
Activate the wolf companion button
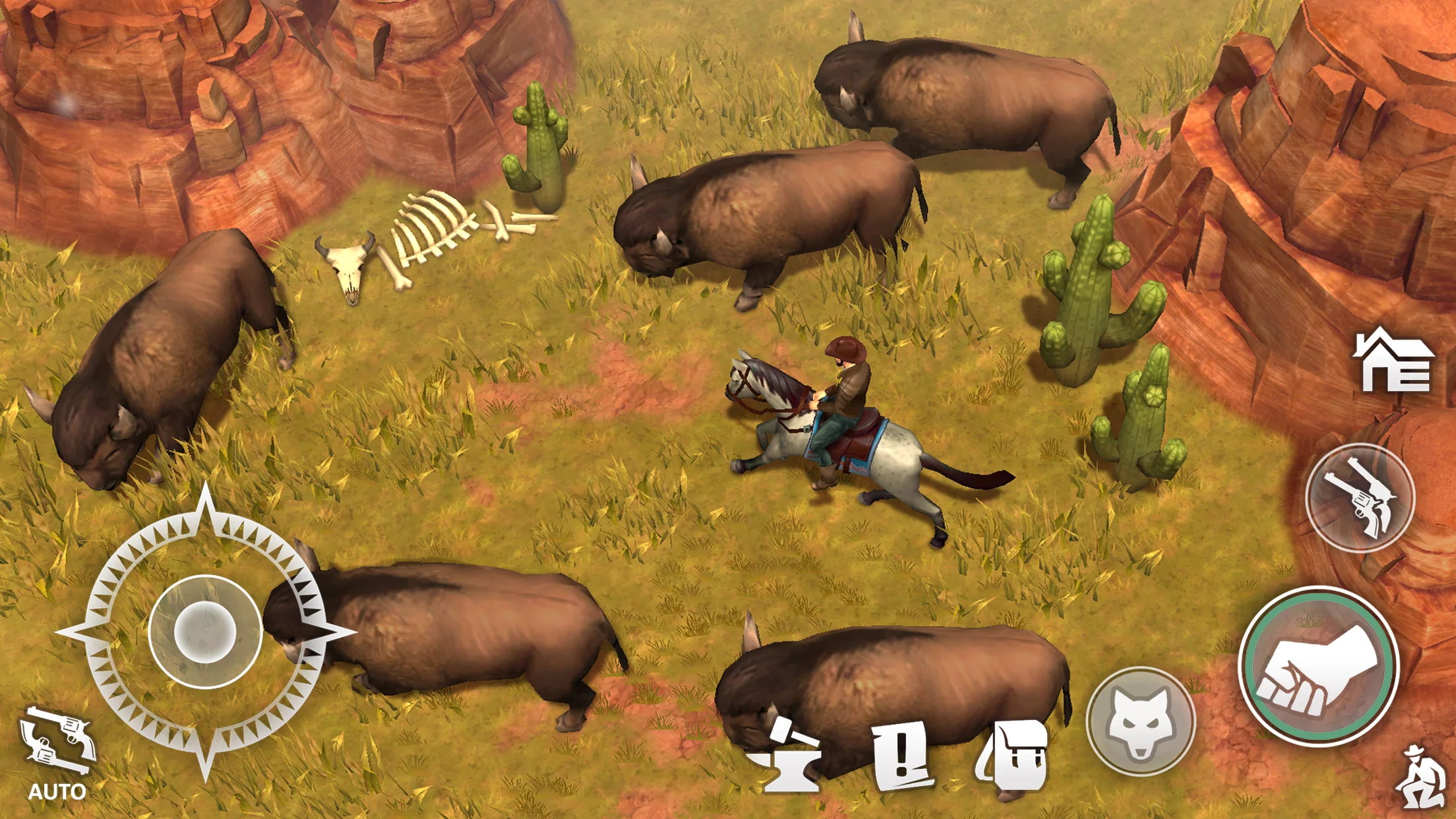1140,721
